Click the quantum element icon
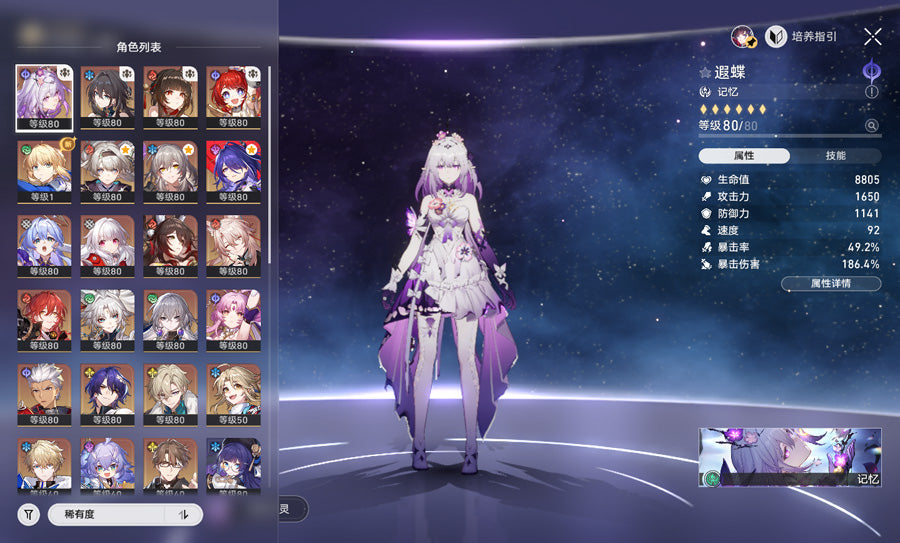The width and height of the screenshot is (900, 543). click(x=872, y=71)
